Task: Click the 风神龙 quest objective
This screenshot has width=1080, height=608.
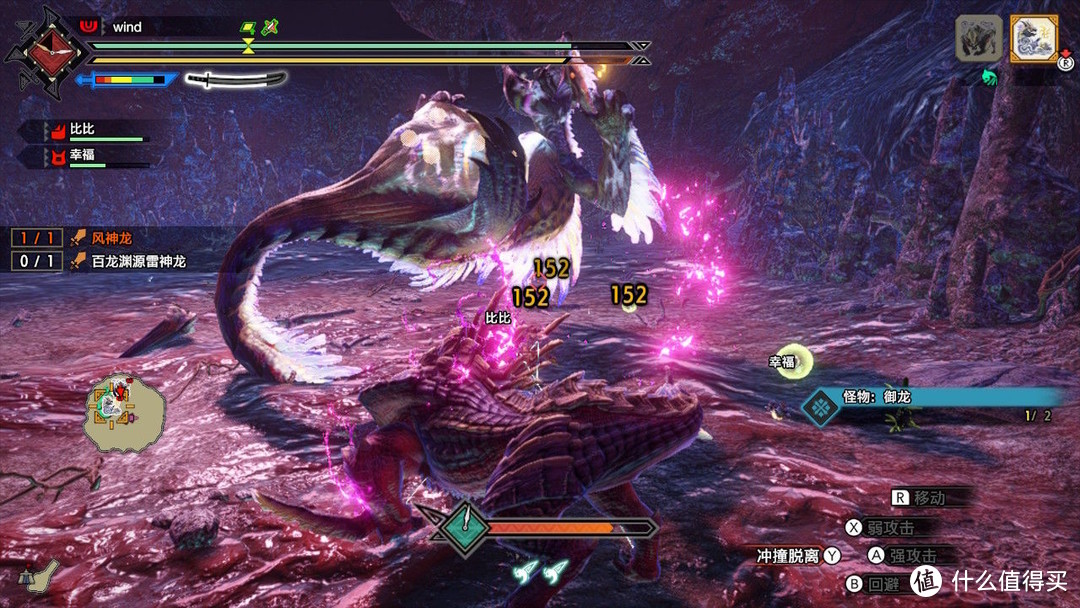Action: [105, 238]
